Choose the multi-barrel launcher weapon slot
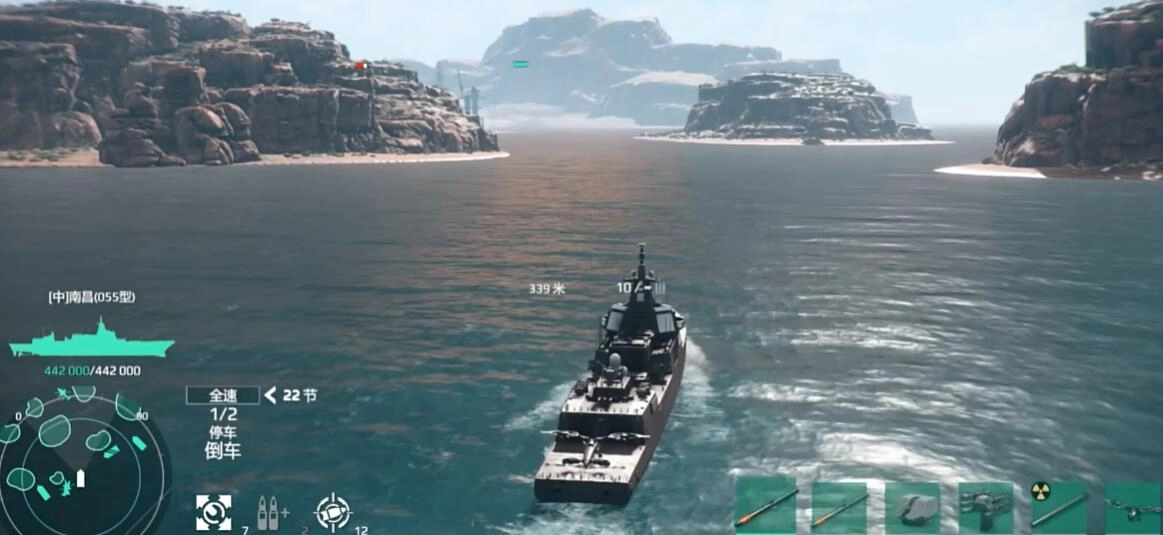 pos(985,508)
